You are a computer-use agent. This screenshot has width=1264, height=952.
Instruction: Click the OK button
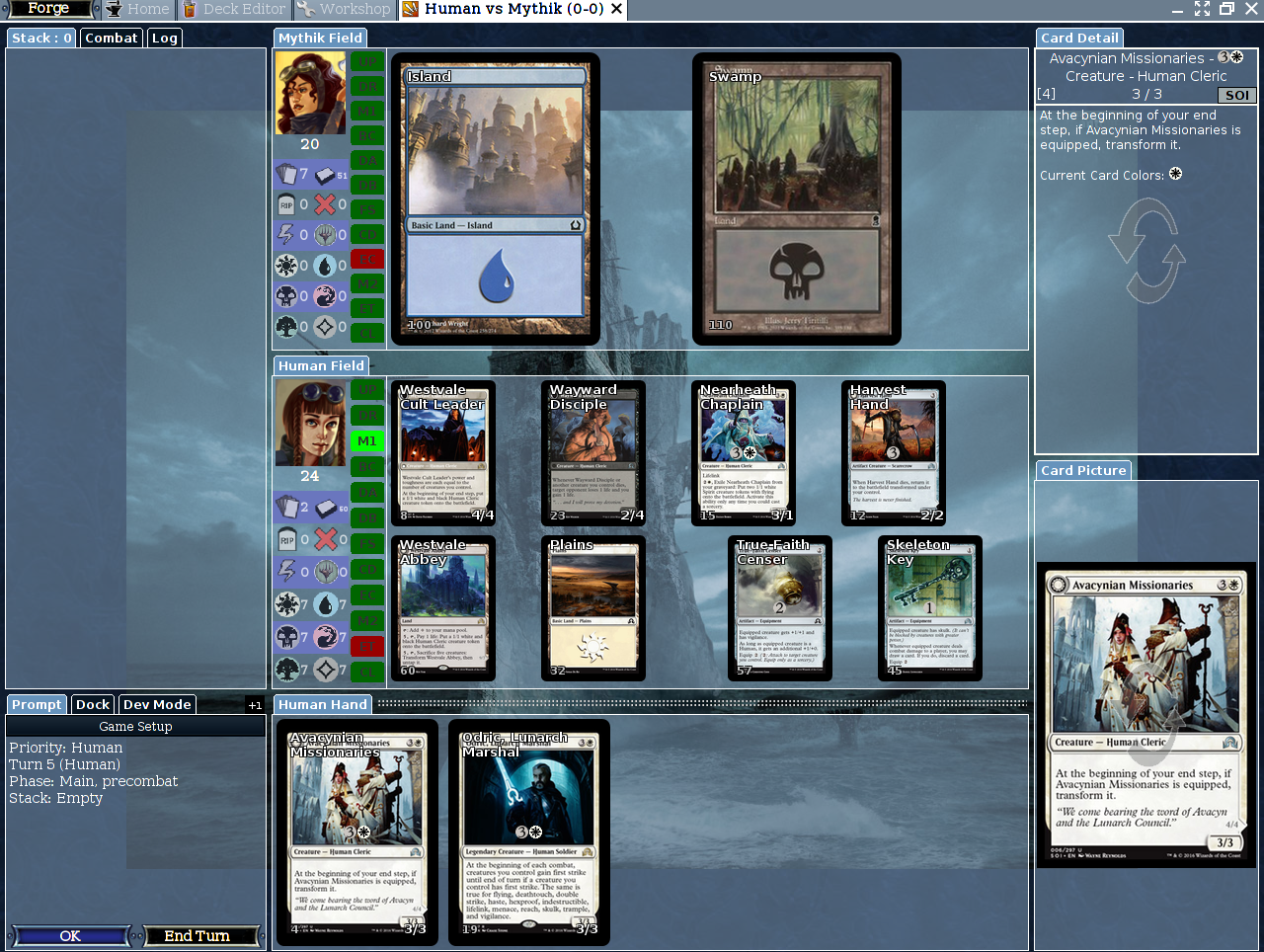pos(70,935)
